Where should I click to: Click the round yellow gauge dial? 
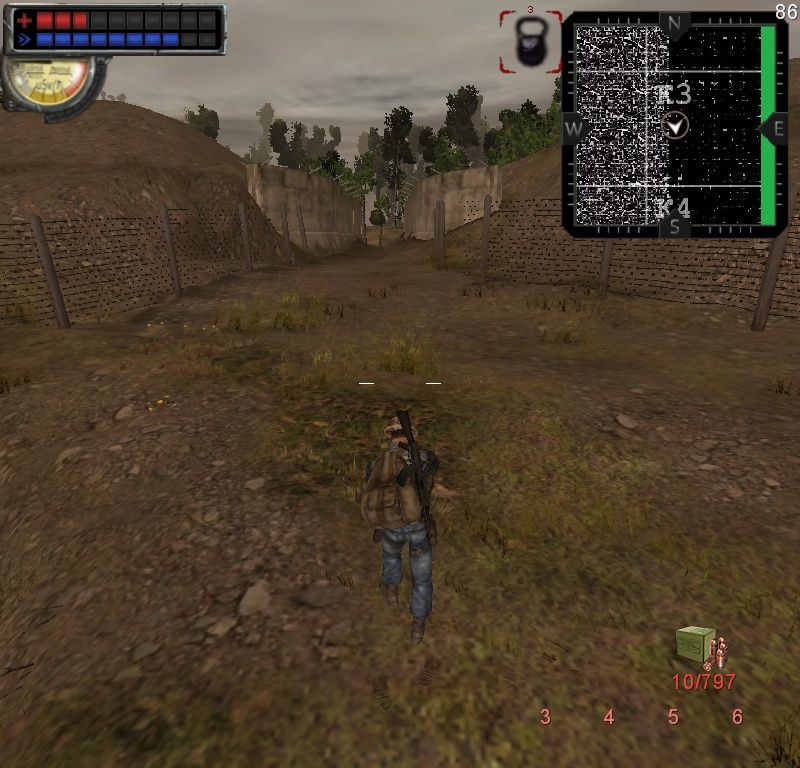(x=48, y=80)
